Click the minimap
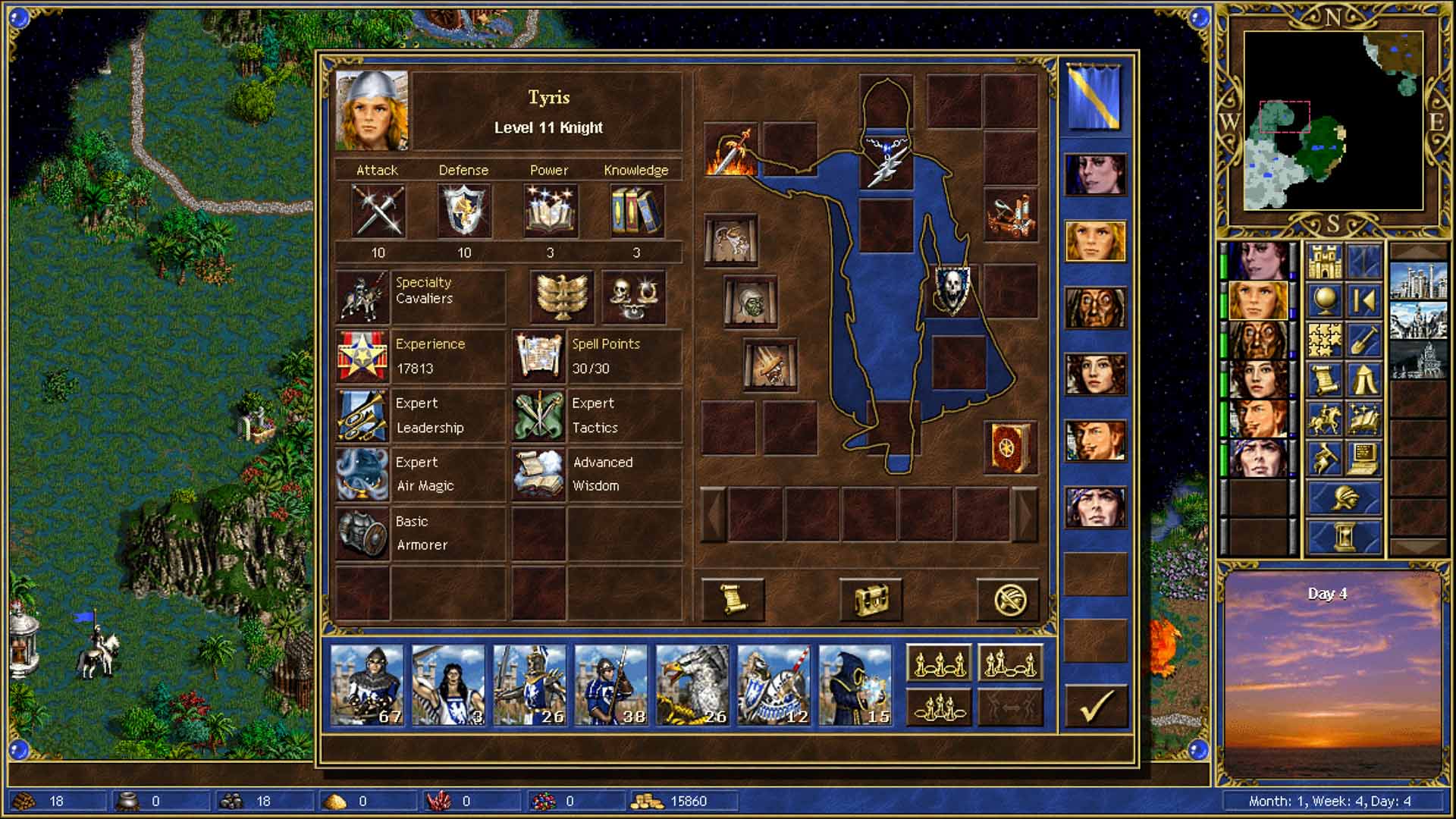This screenshot has width=1456, height=819. click(x=1332, y=121)
